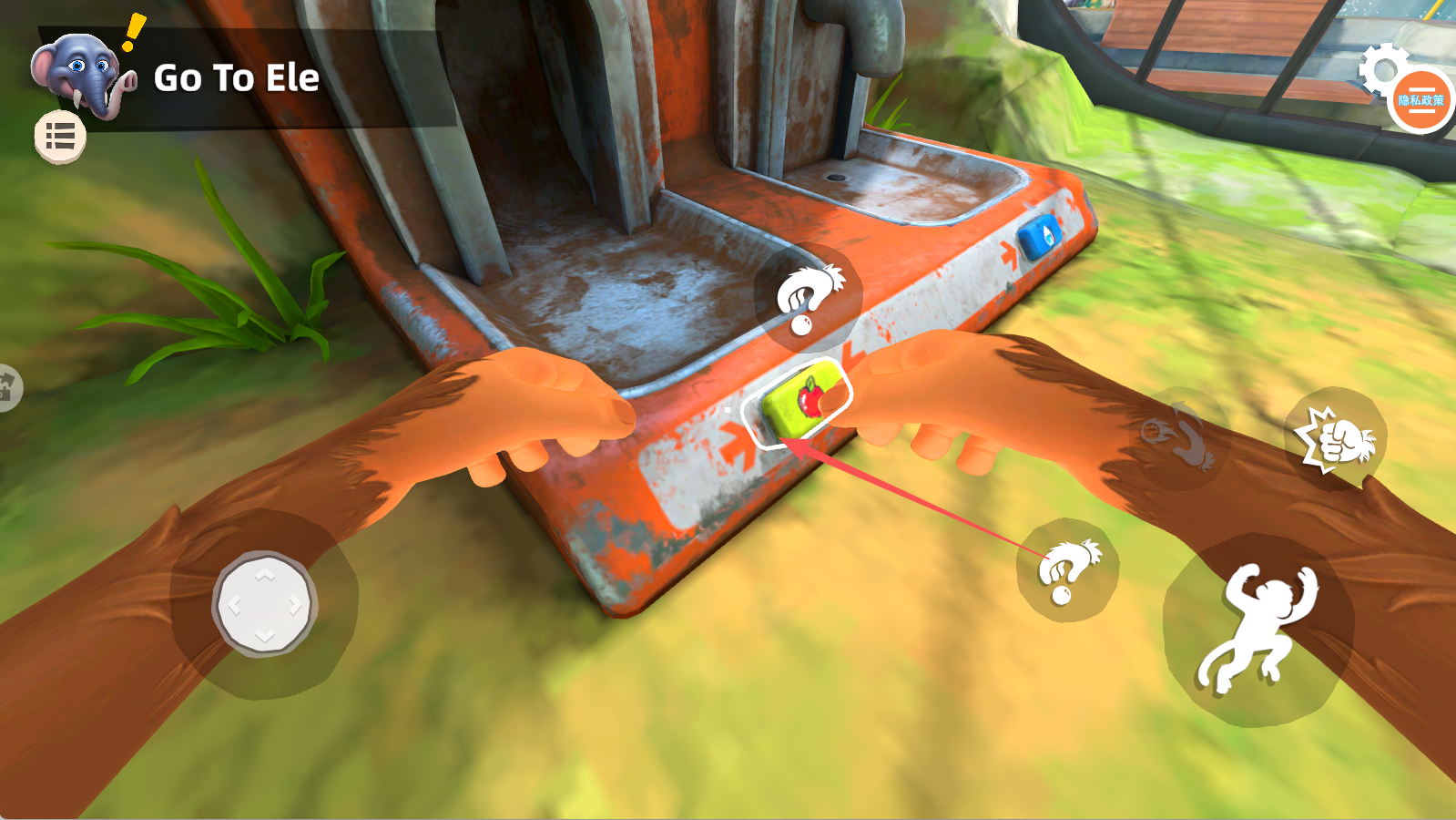Viewport: 1456px width, 820px height.
Task: Tap the grab hand button beside the jump button
Action: pyautogui.click(x=1067, y=570)
